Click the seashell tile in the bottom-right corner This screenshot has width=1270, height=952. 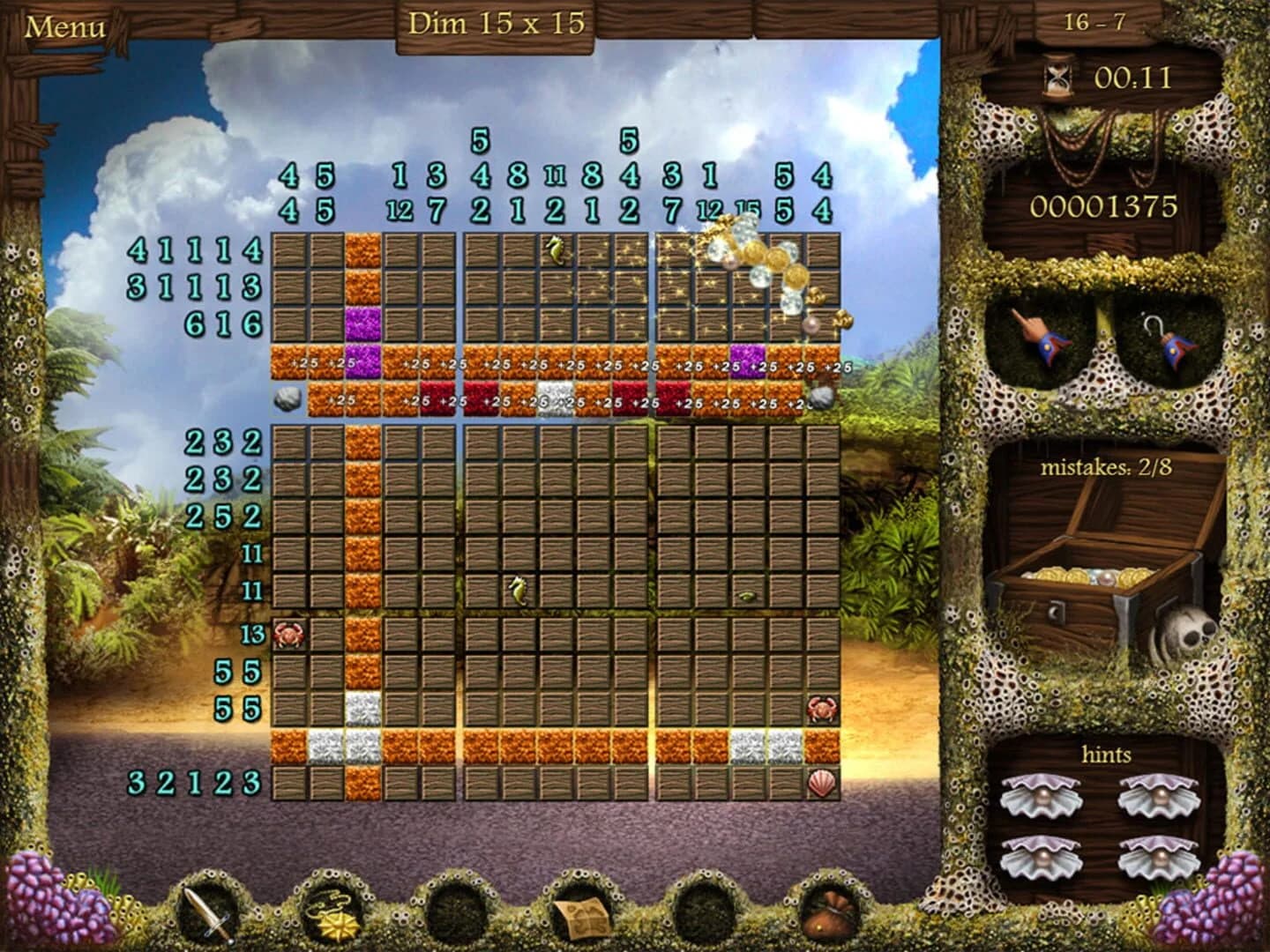click(820, 781)
